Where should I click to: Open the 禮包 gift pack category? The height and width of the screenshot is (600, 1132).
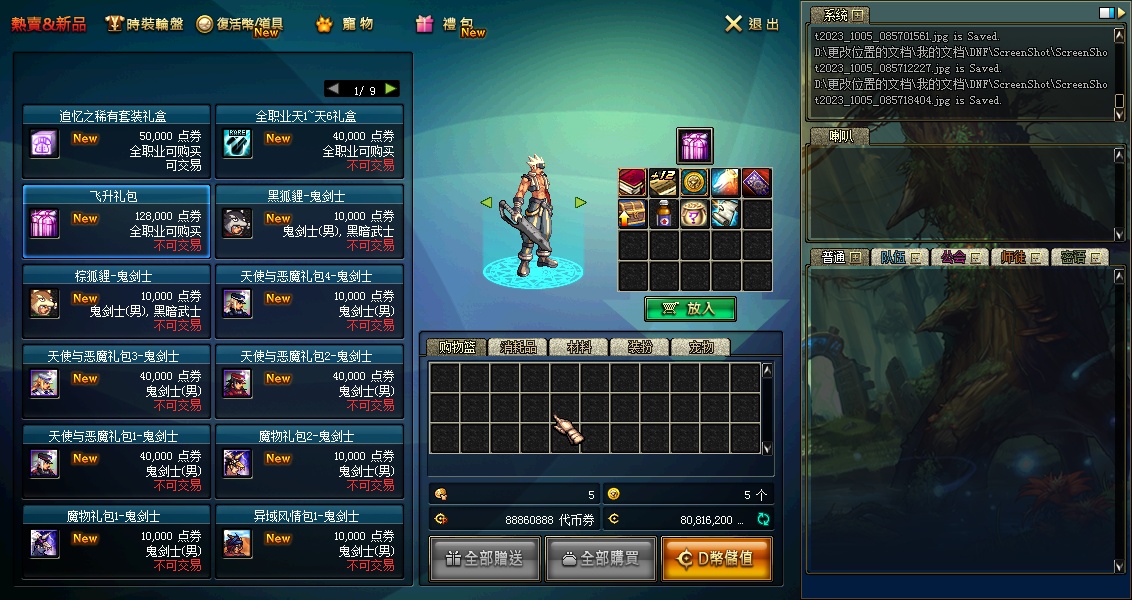[x=450, y=24]
